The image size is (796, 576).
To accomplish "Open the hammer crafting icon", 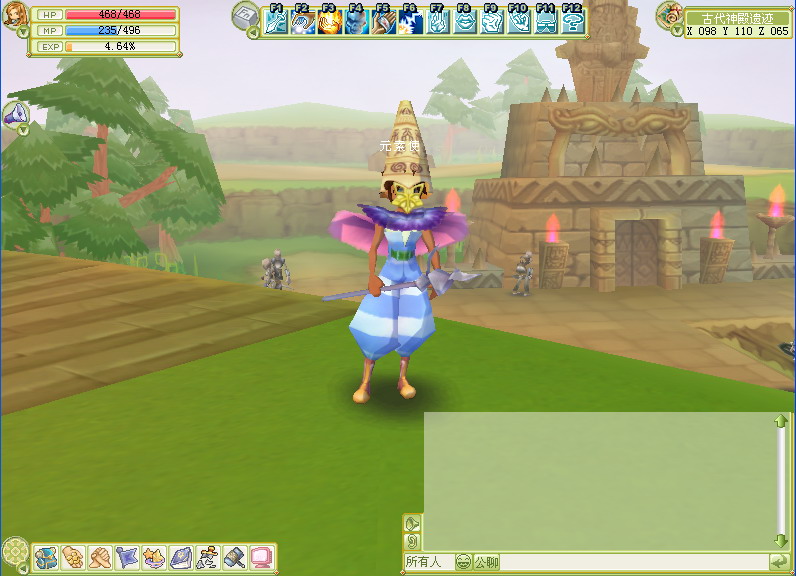I will (x=234, y=556).
